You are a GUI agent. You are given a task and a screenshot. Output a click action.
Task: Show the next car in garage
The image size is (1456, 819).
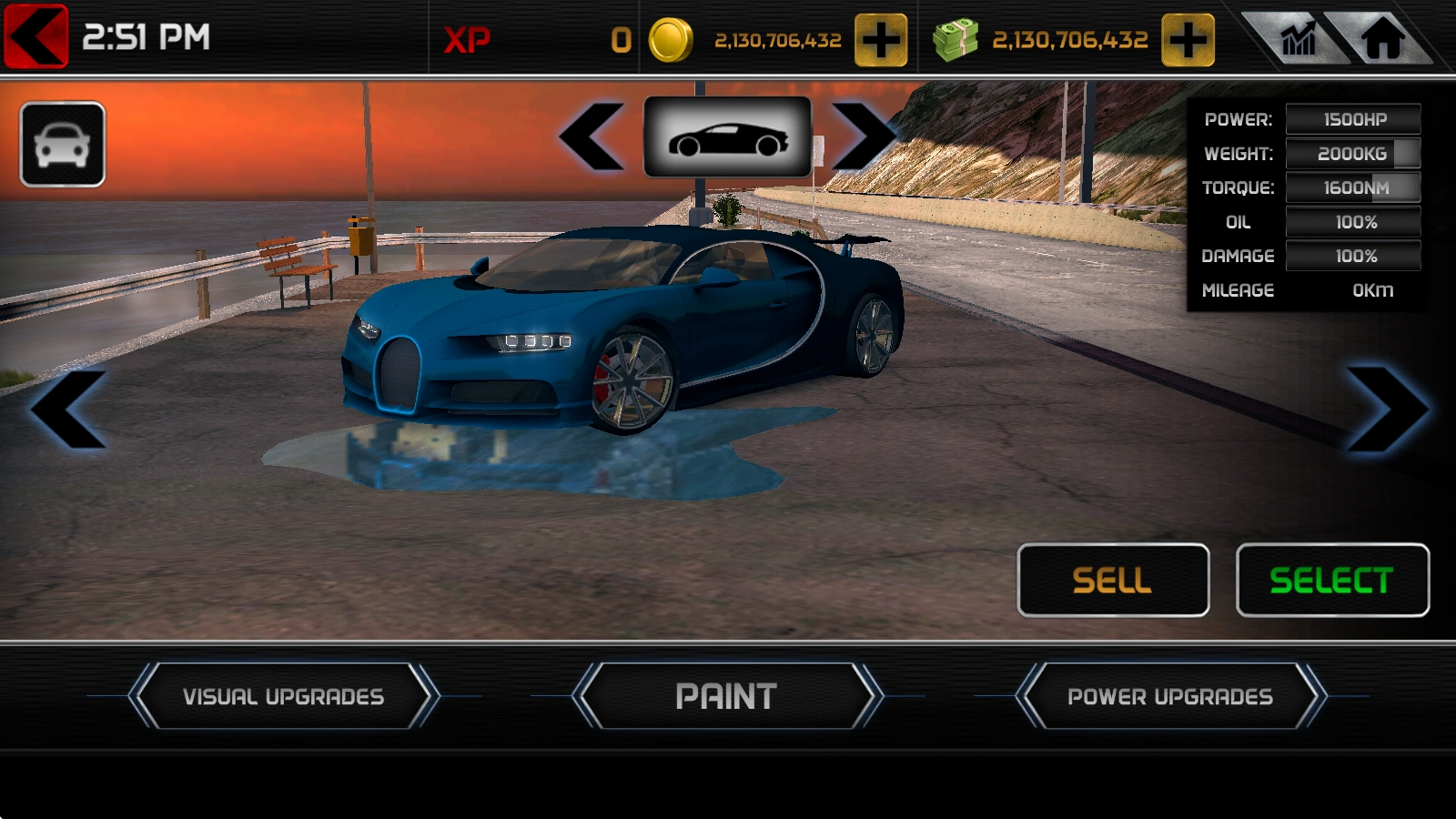tap(1386, 409)
